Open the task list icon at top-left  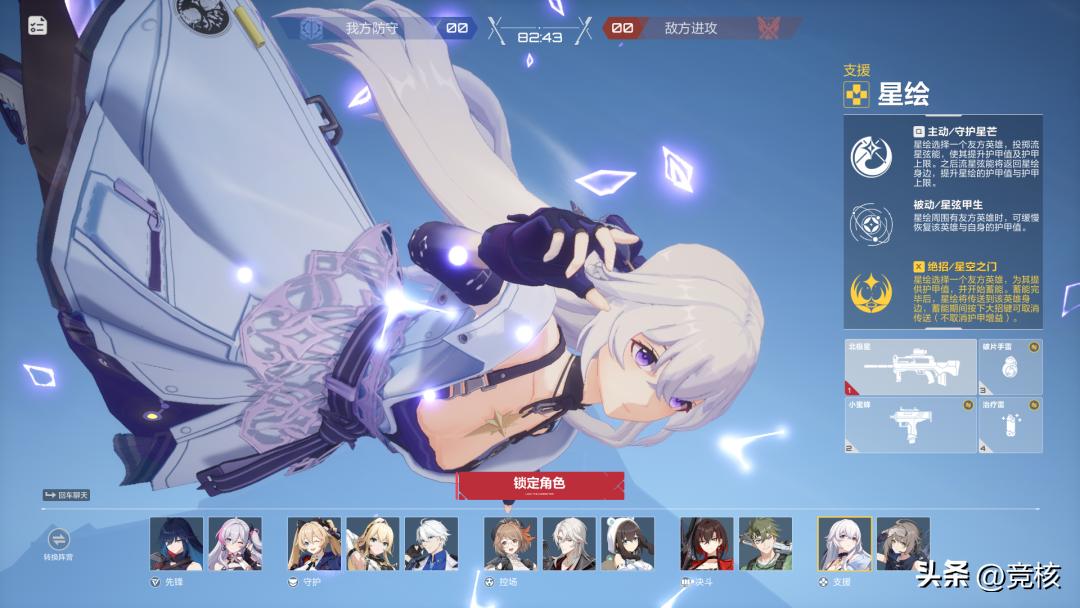[x=37, y=26]
